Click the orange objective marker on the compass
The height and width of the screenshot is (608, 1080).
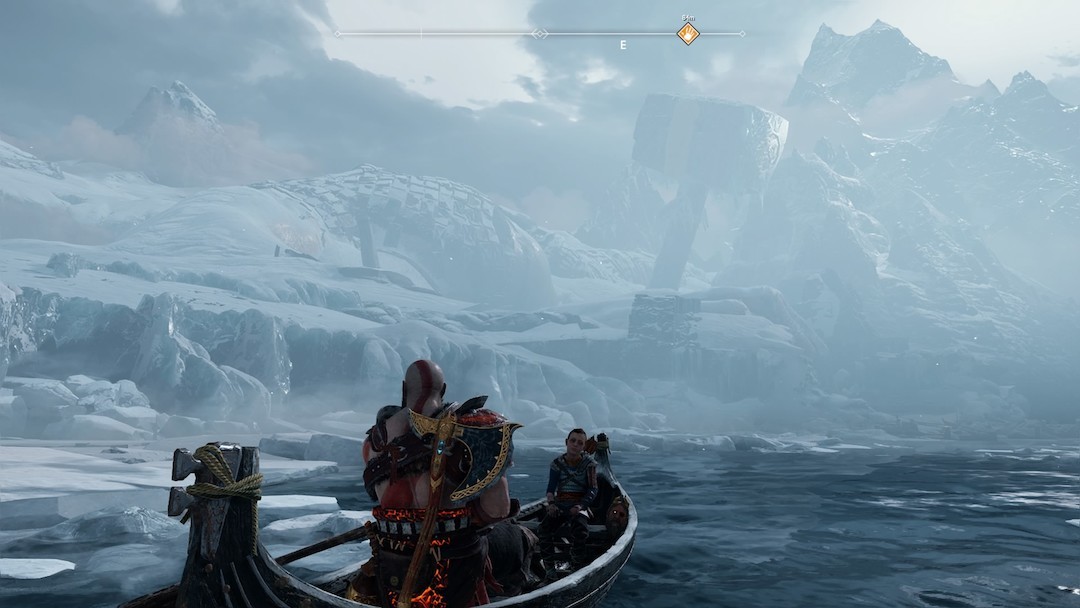(x=688, y=34)
